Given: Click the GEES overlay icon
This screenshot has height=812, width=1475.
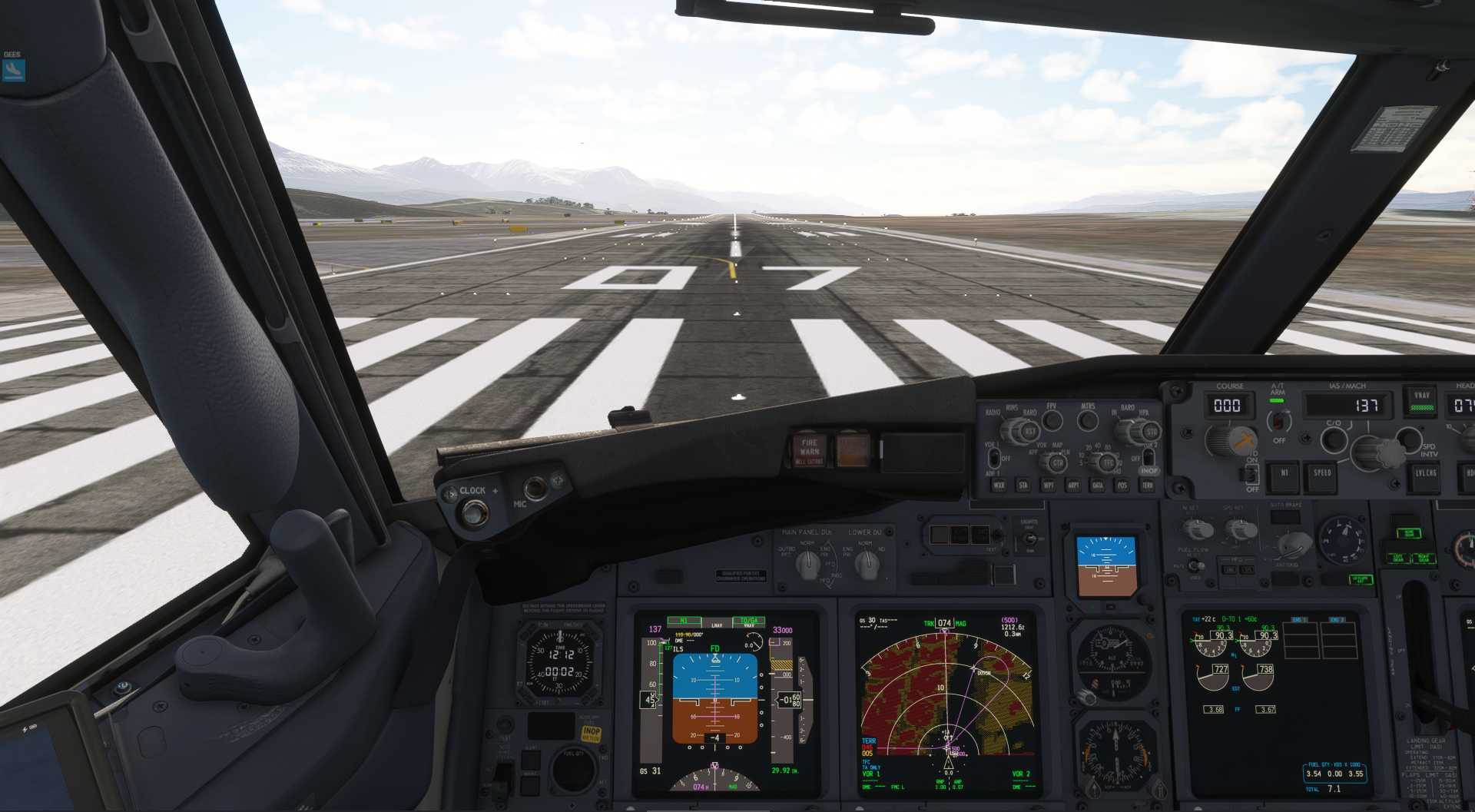Looking at the screenshot, I should [x=13, y=70].
